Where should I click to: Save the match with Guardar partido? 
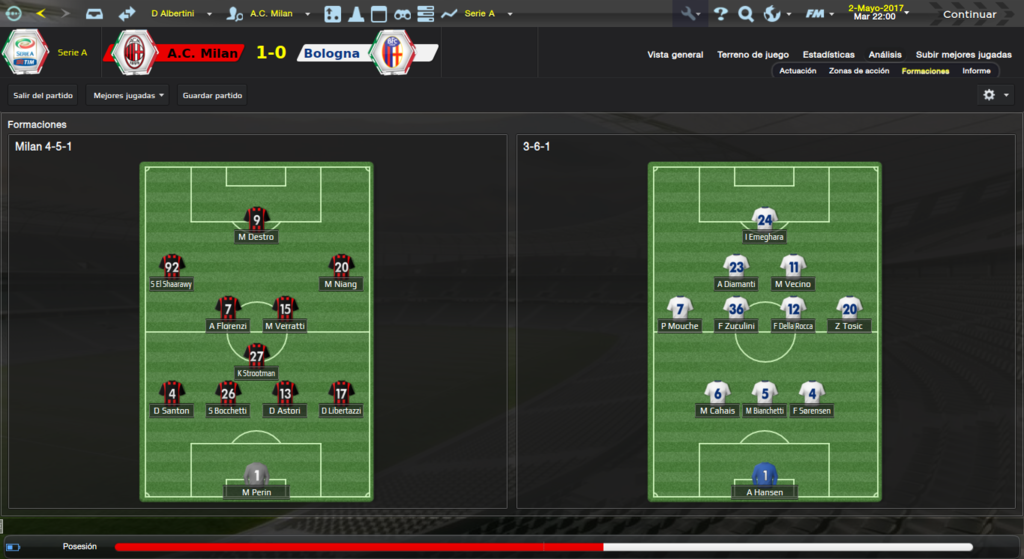point(212,95)
